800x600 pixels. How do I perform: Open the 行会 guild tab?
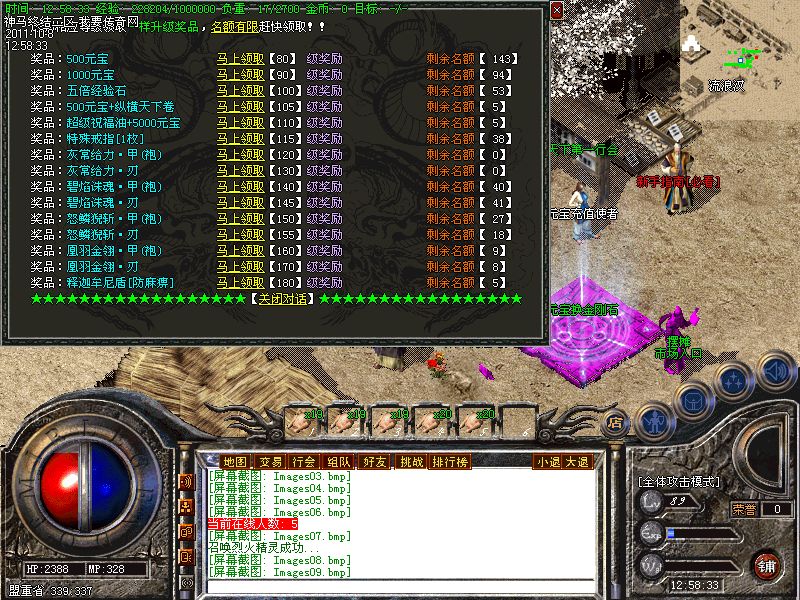pyautogui.click(x=303, y=461)
